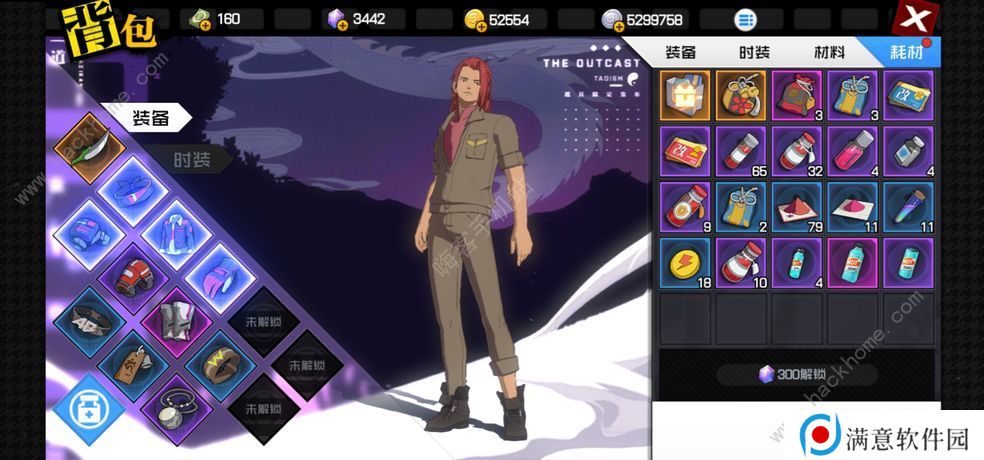Inspect the equipped red gauntlet slot
Image resolution: width=984 pixels, height=460 pixels.
(x=132, y=275)
